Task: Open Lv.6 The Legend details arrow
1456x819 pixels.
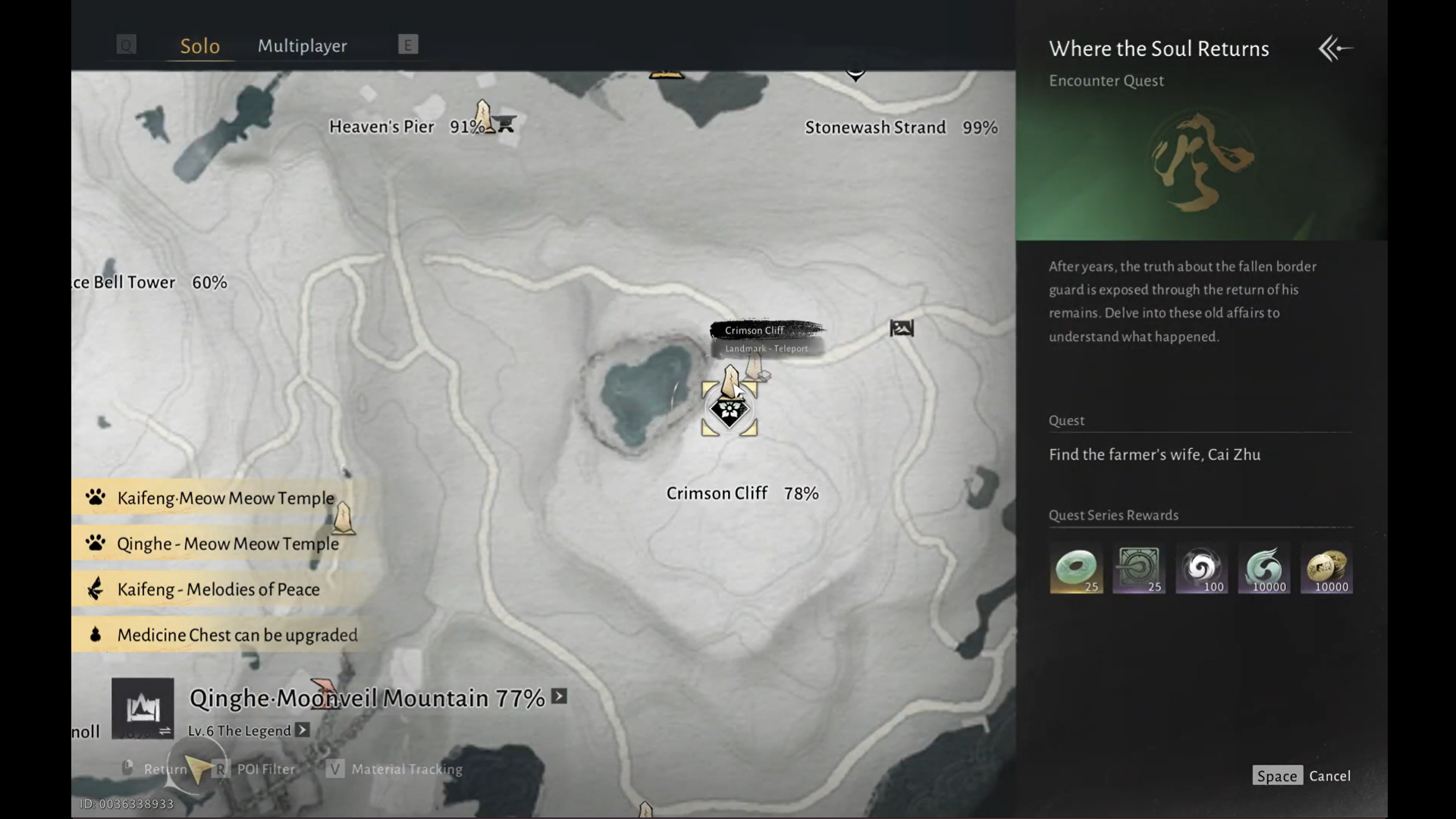Action: (x=303, y=730)
